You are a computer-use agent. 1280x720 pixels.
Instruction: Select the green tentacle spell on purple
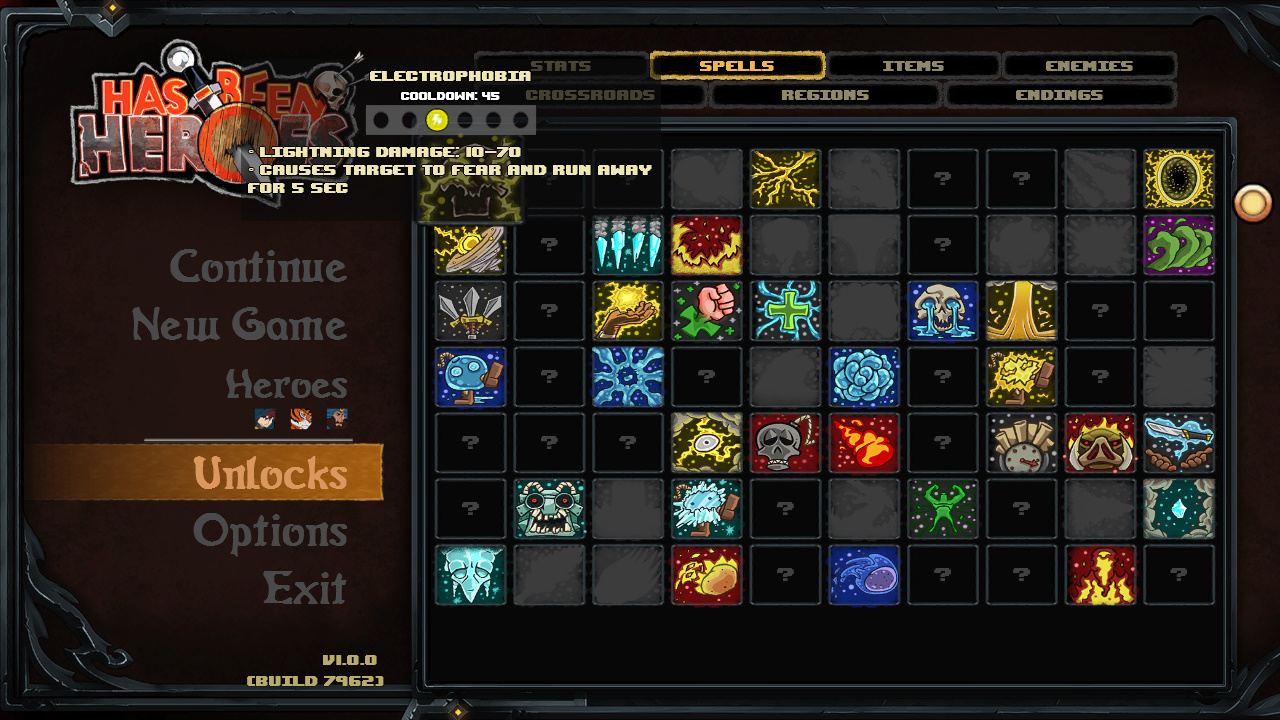click(x=1179, y=245)
